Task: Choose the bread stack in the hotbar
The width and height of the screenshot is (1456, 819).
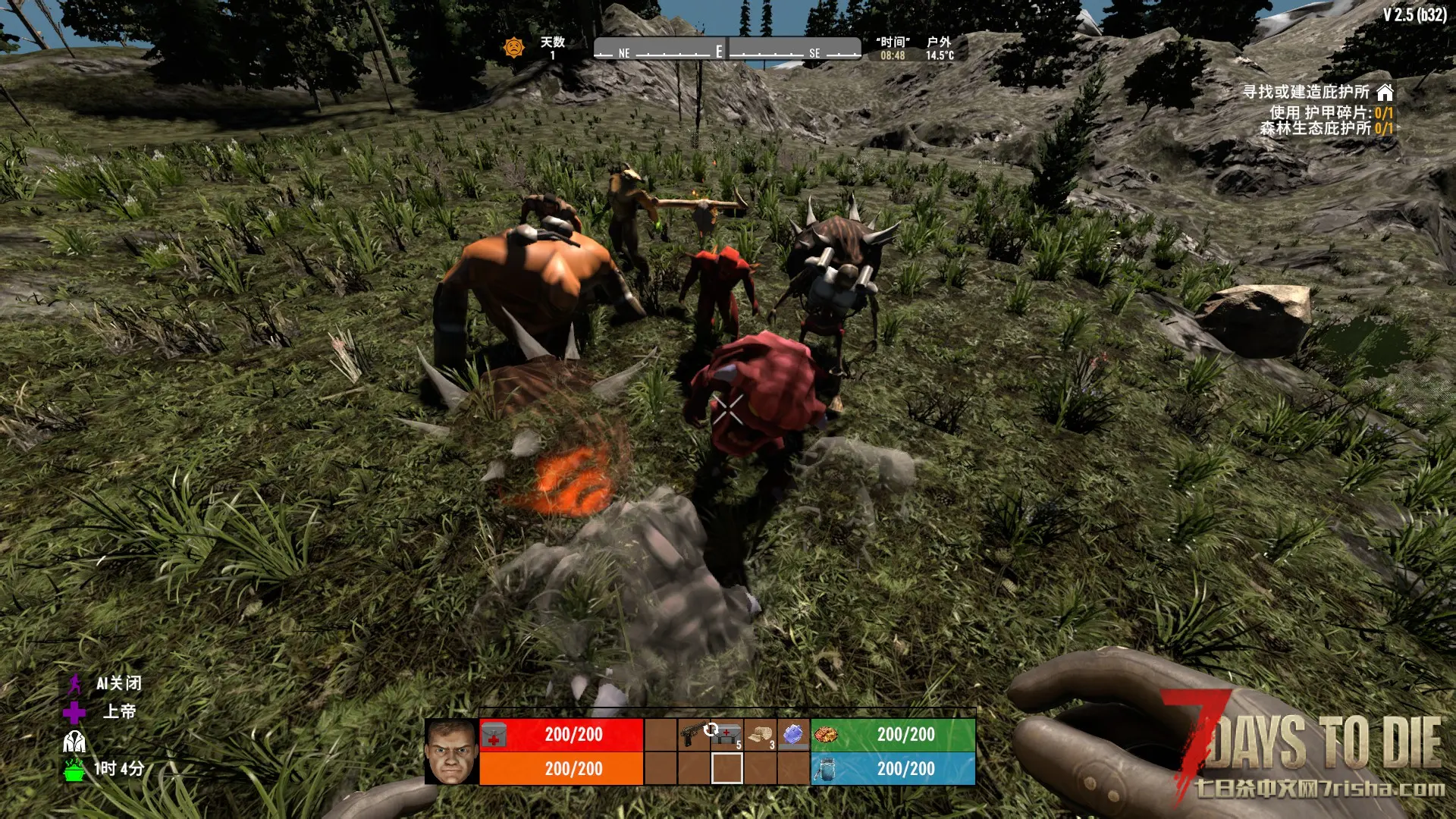Action: [761, 734]
